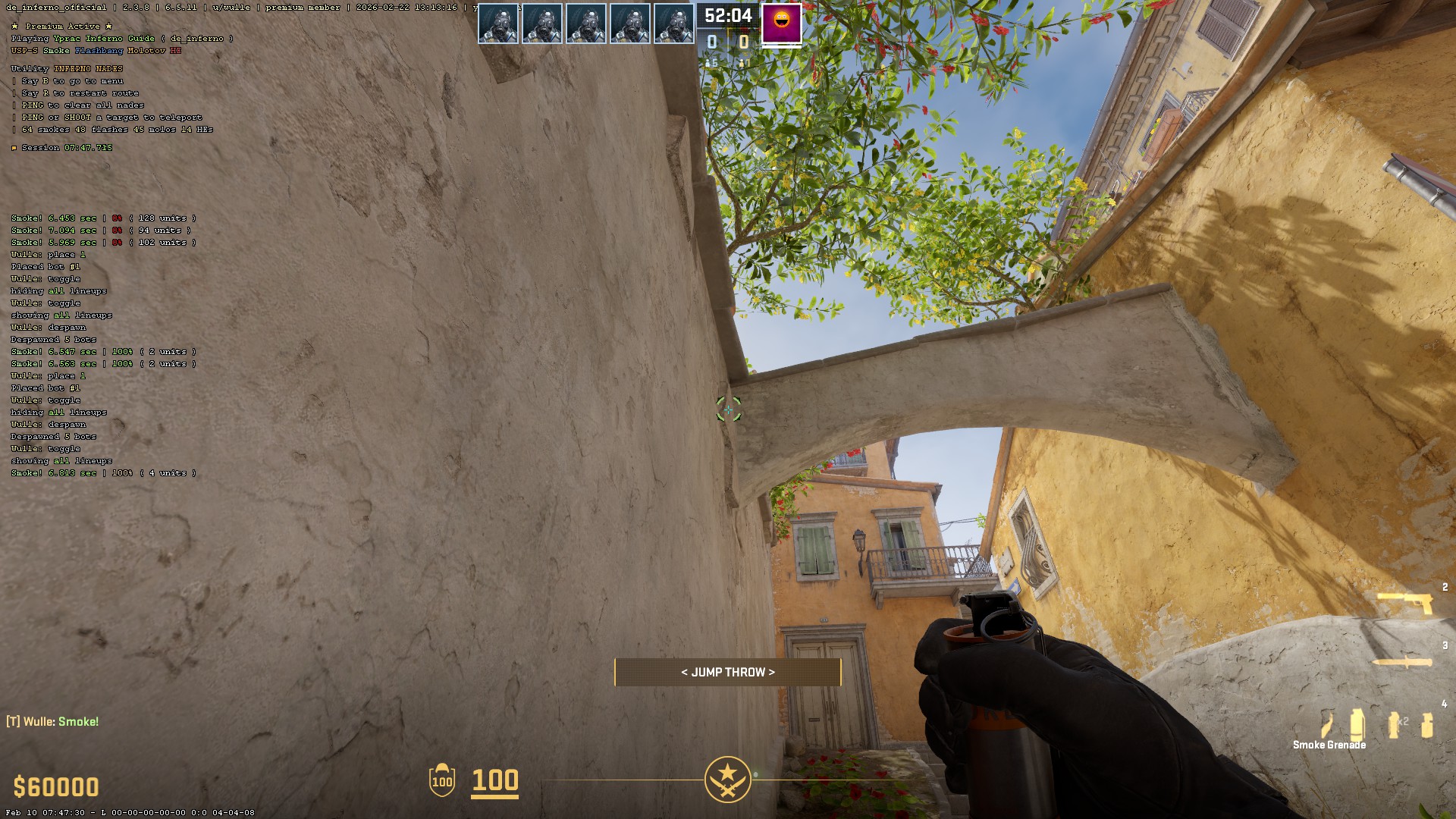Screen dimensions: 1456x819
Task: Click the first teammate avatar thumbnail
Action: 499,23
